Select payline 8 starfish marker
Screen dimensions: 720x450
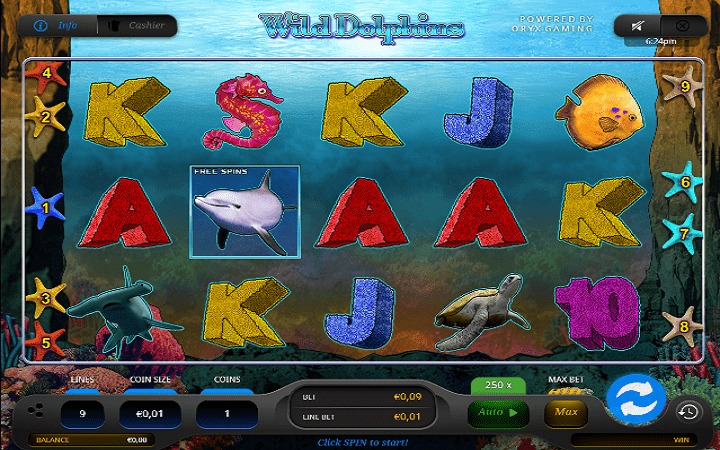[682, 324]
